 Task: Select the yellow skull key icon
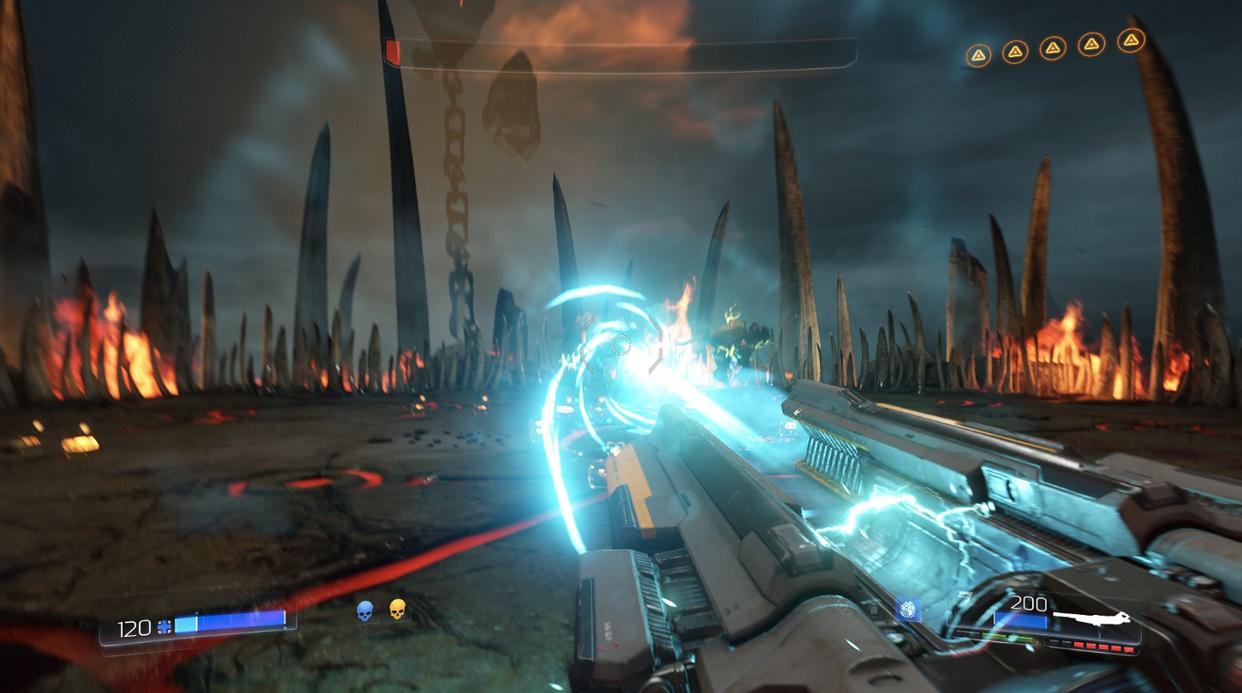pyautogui.click(x=397, y=609)
